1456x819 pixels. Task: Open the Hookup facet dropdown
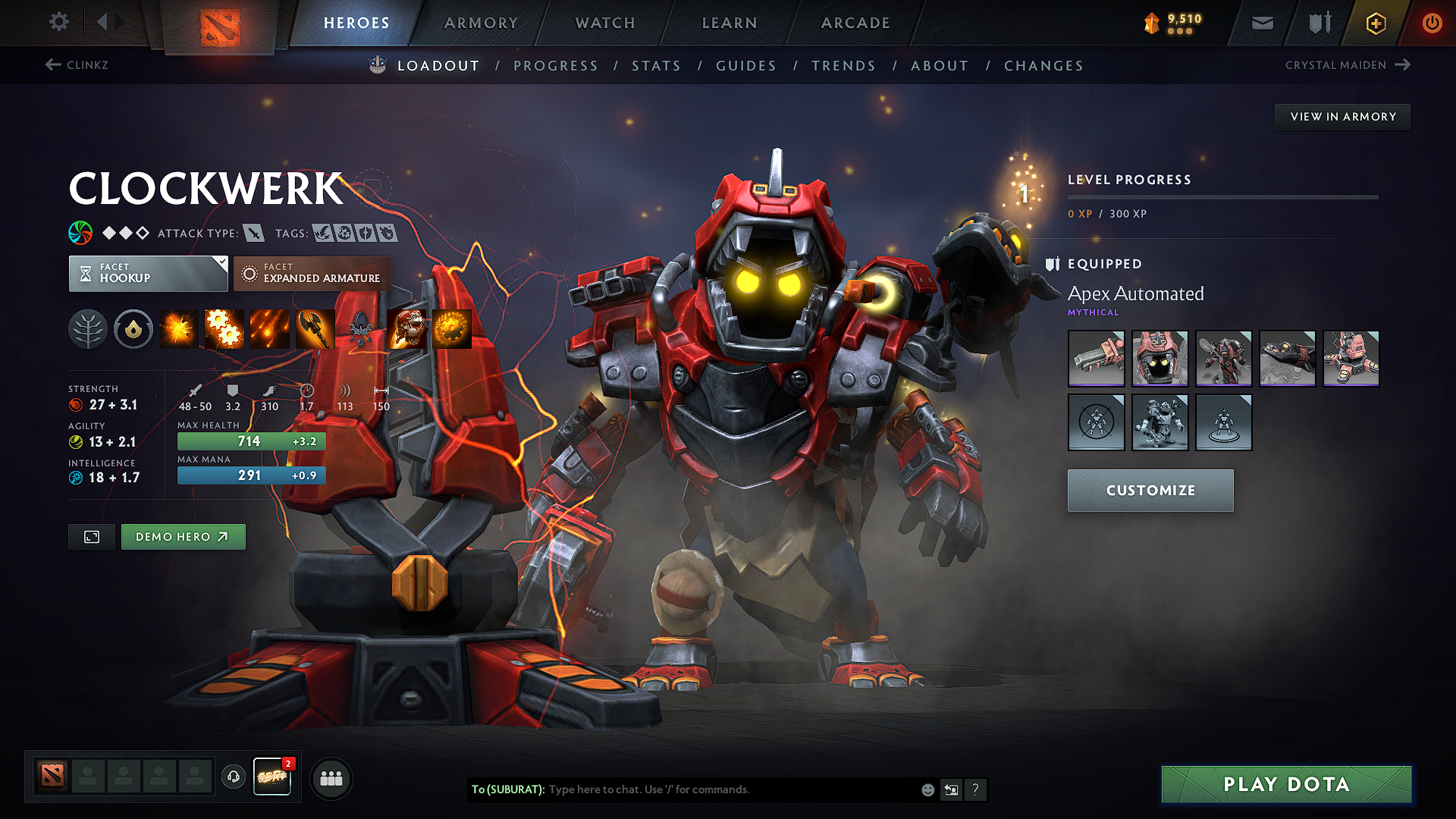click(148, 273)
